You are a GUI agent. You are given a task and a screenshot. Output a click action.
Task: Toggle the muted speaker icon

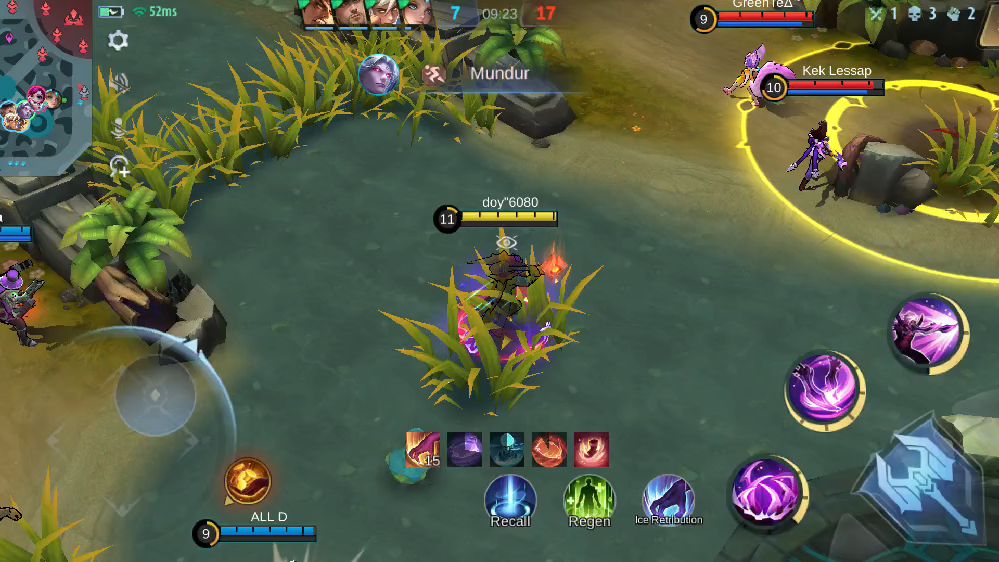[119, 83]
